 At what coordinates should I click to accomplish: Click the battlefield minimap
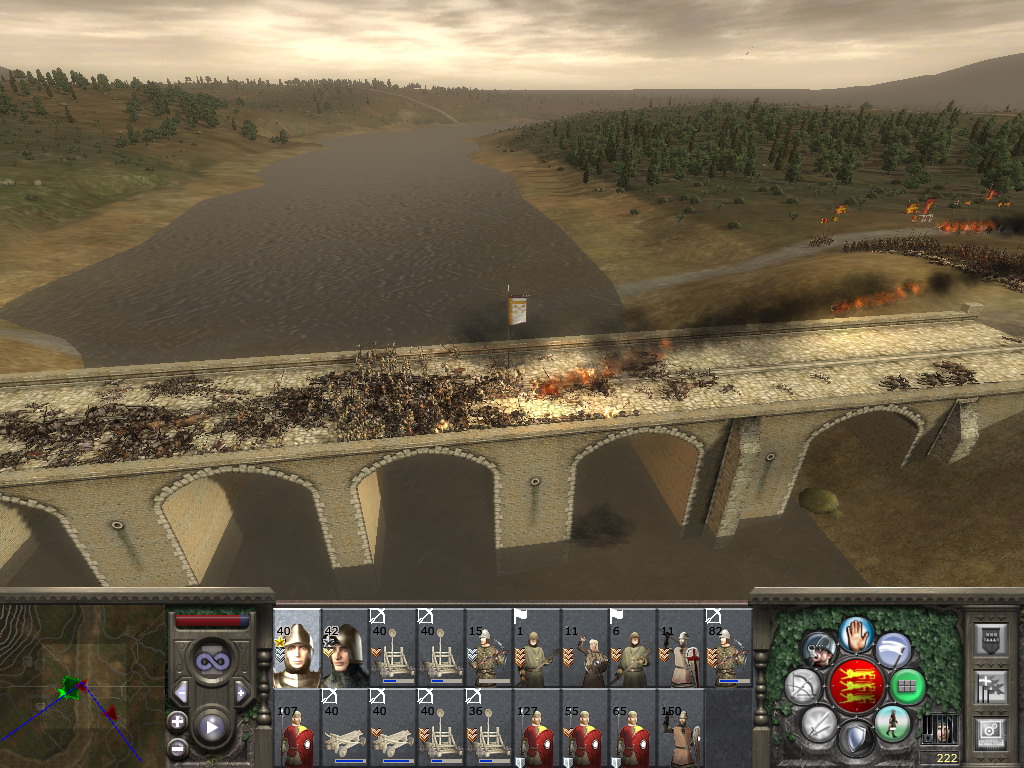pos(82,685)
